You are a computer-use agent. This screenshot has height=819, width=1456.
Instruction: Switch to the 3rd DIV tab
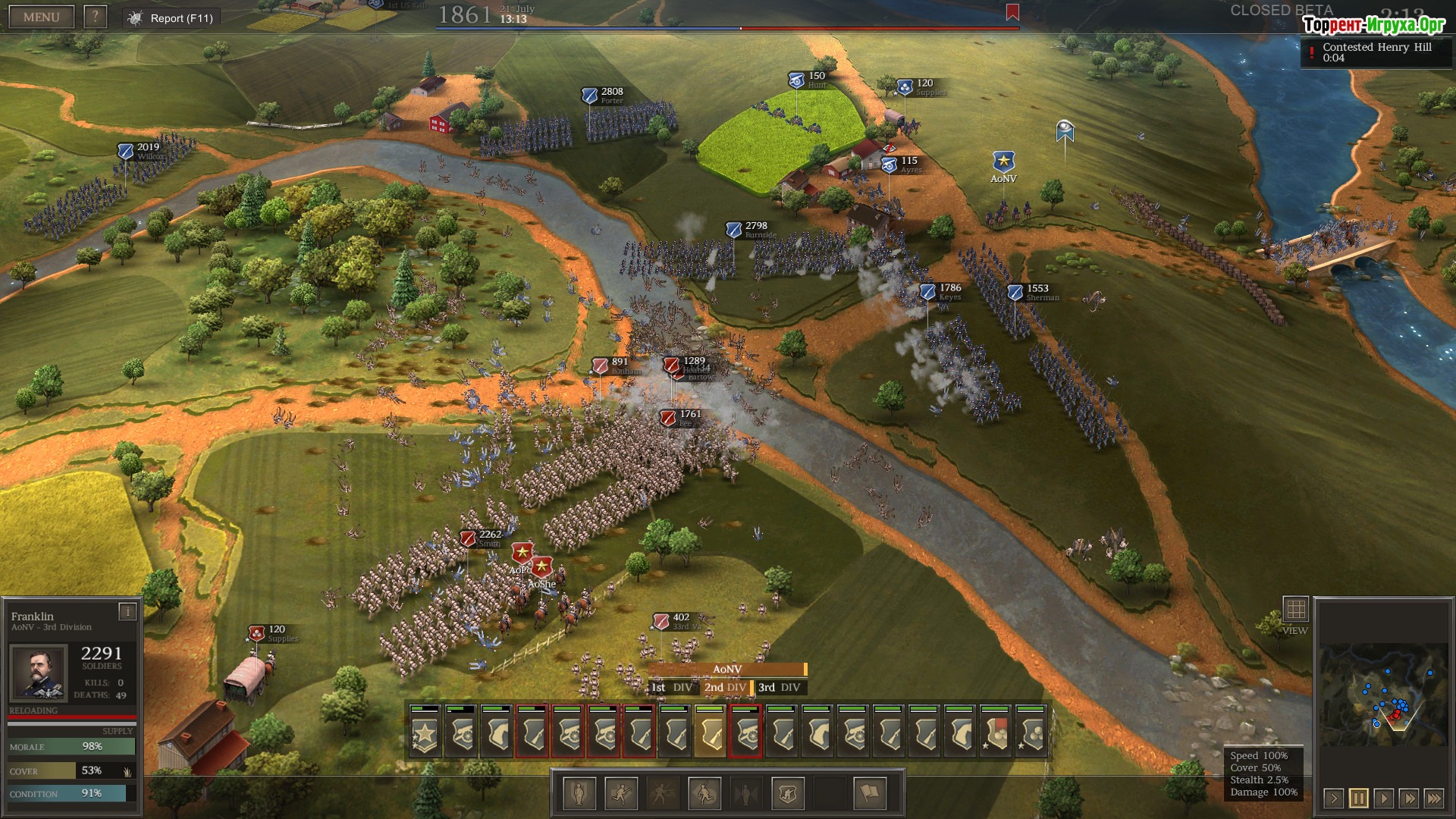780,688
